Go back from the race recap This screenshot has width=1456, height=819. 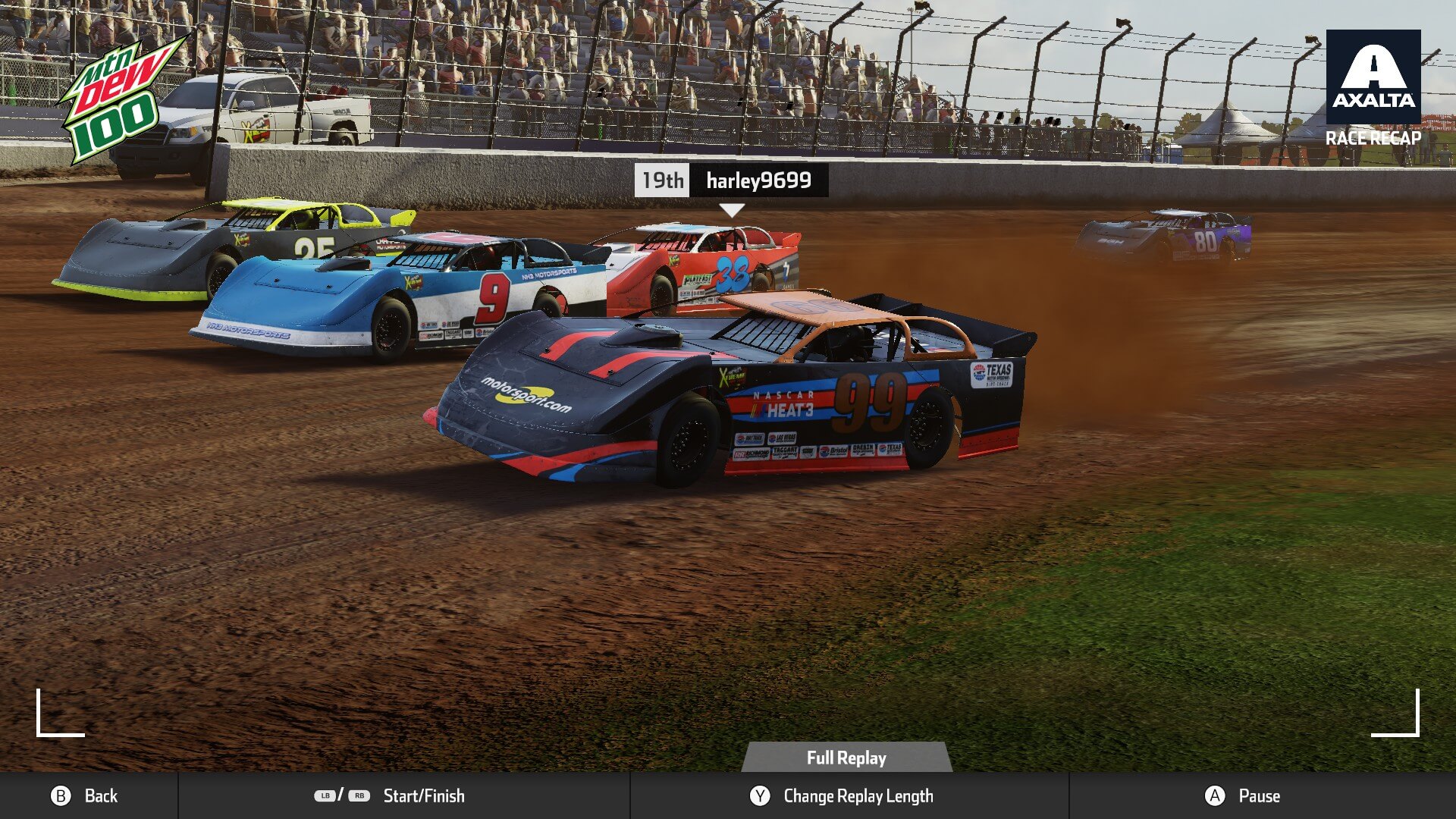(84, 795)
